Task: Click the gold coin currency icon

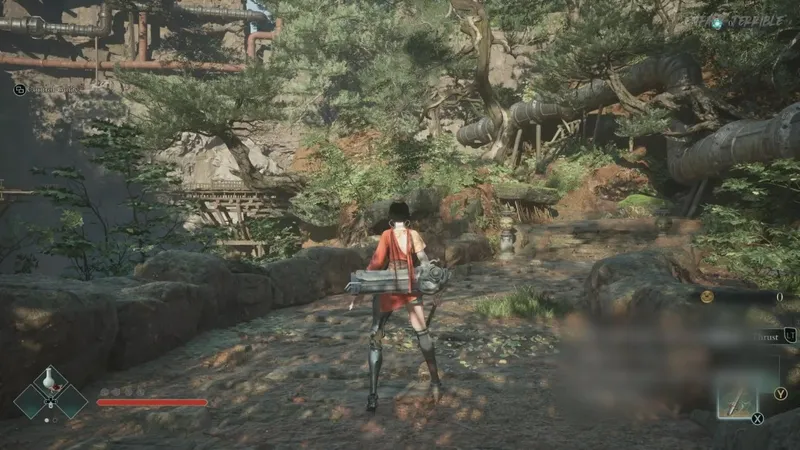Action: tap(707, 296)
